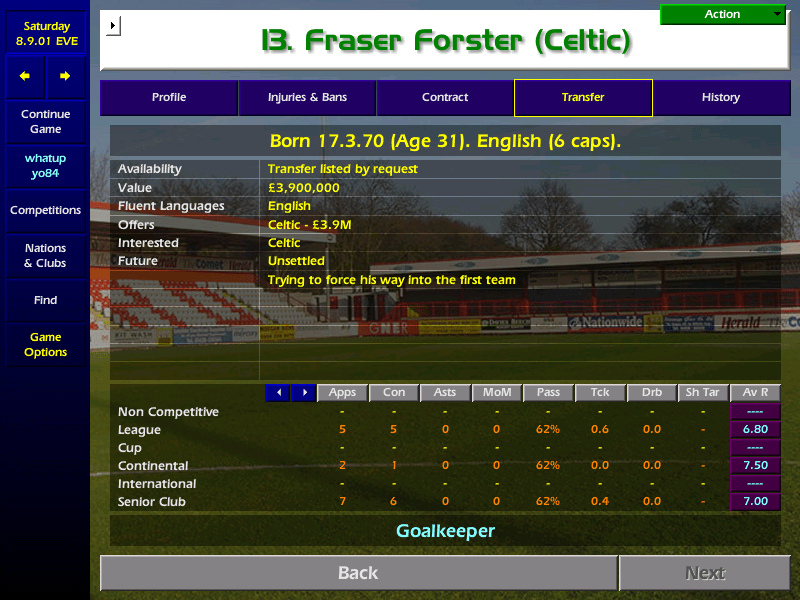Click the small arrow beside player name

click(x=112, y=25)
